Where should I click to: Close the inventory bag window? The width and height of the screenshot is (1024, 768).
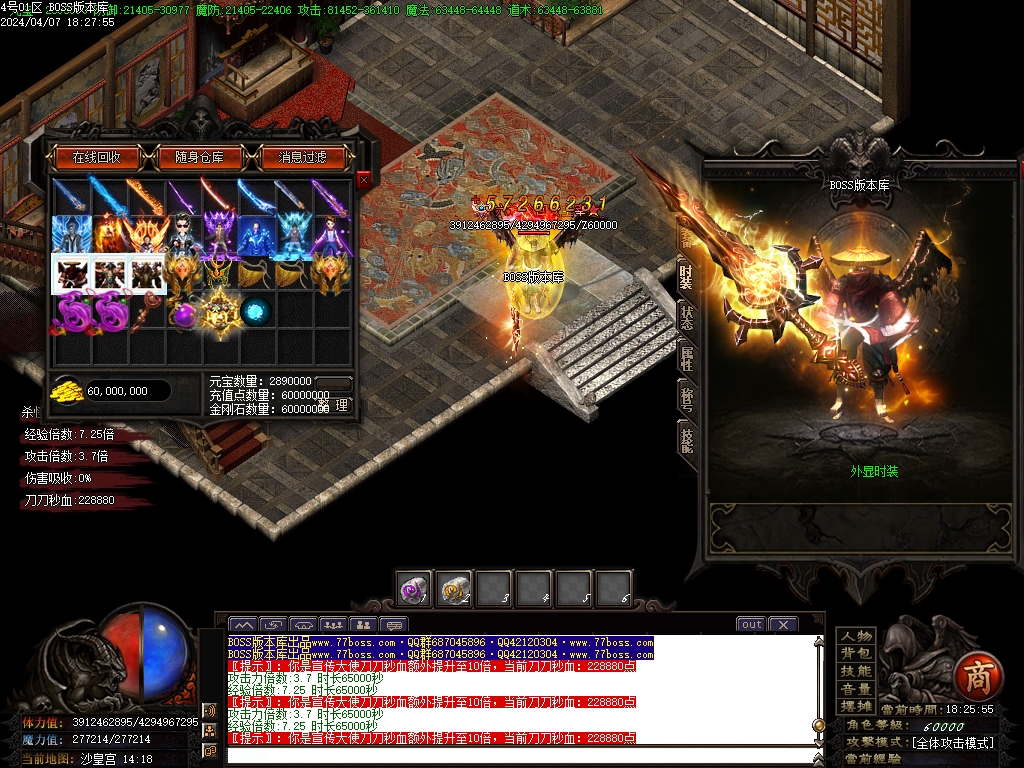[363, 179]
